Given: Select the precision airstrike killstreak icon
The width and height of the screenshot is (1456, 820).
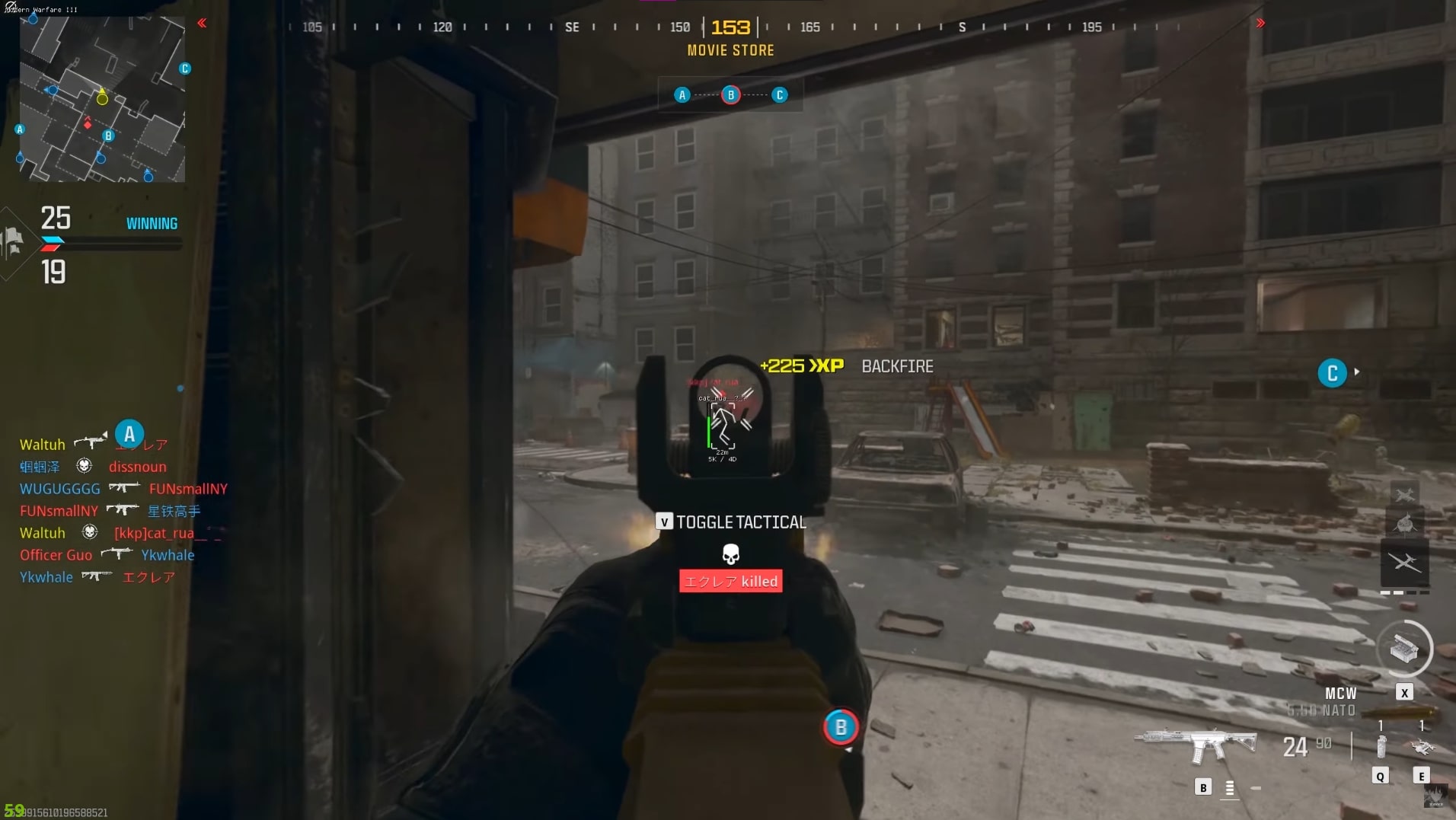Looking at the screenshot, I should (1405, 493).
